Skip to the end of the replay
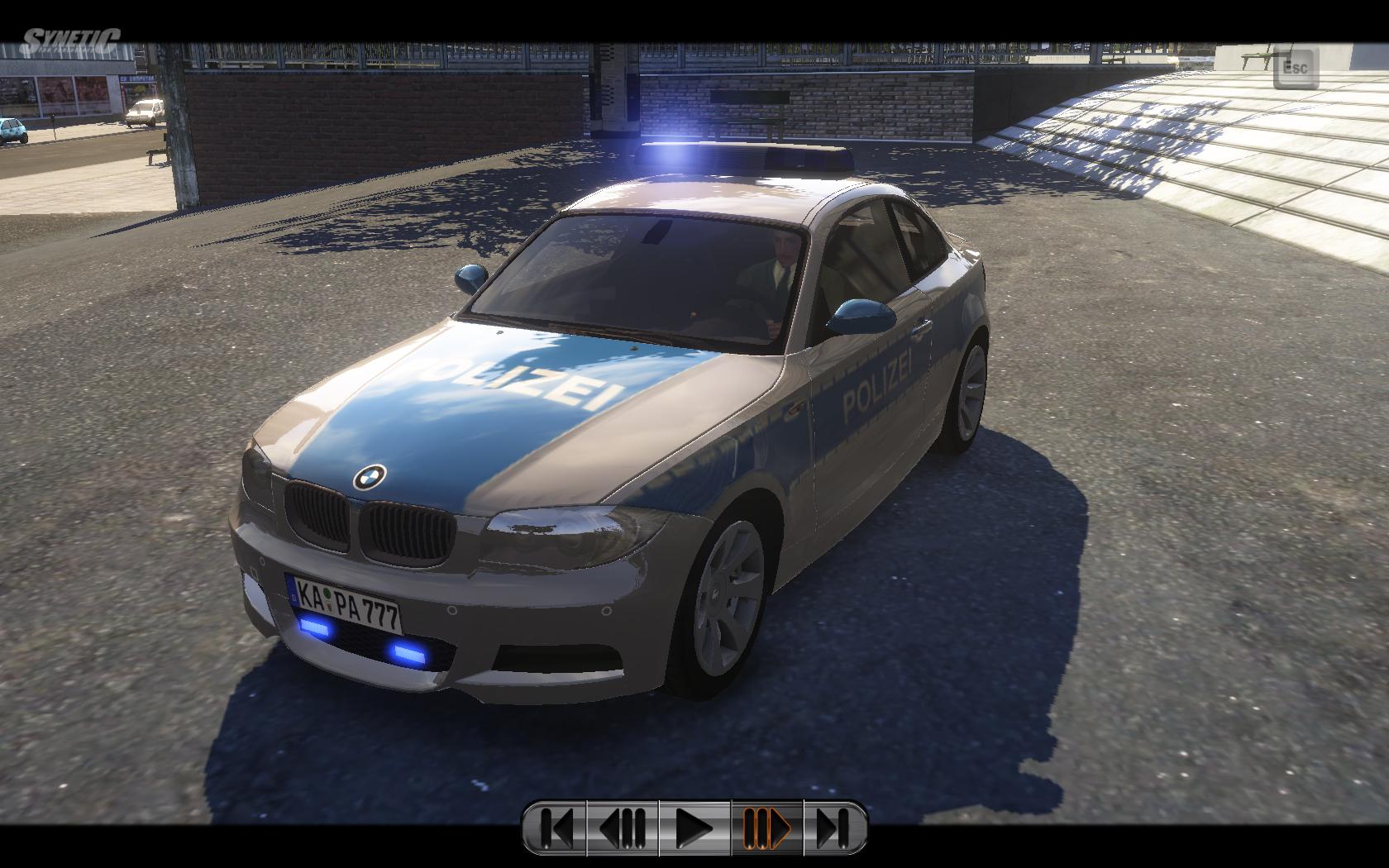Image resolution: width=1389 pixels, height=868 pixels. pyautogui.click(x=833, y=827)
